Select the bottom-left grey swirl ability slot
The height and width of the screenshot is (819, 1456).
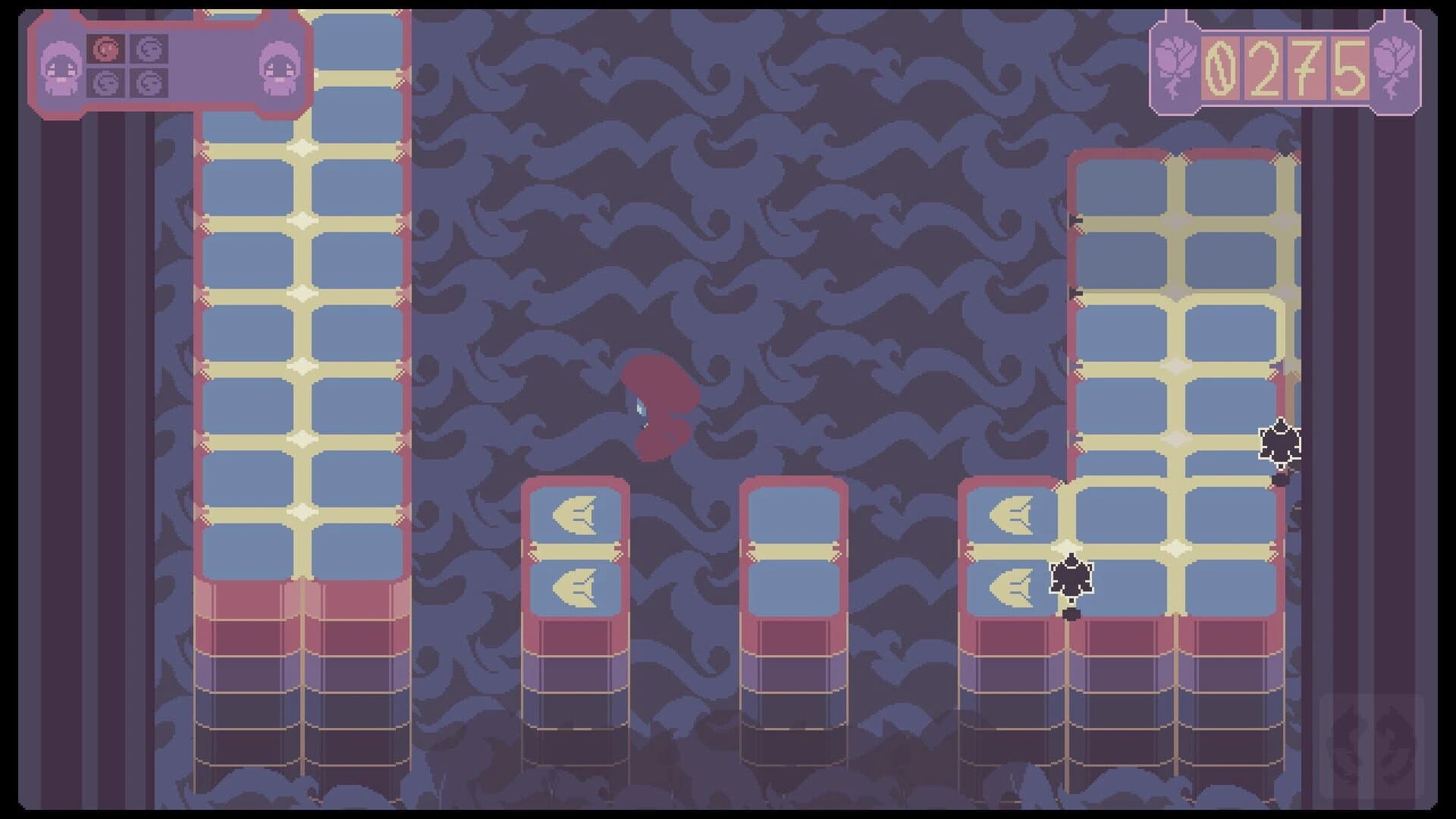pos(107,84)
